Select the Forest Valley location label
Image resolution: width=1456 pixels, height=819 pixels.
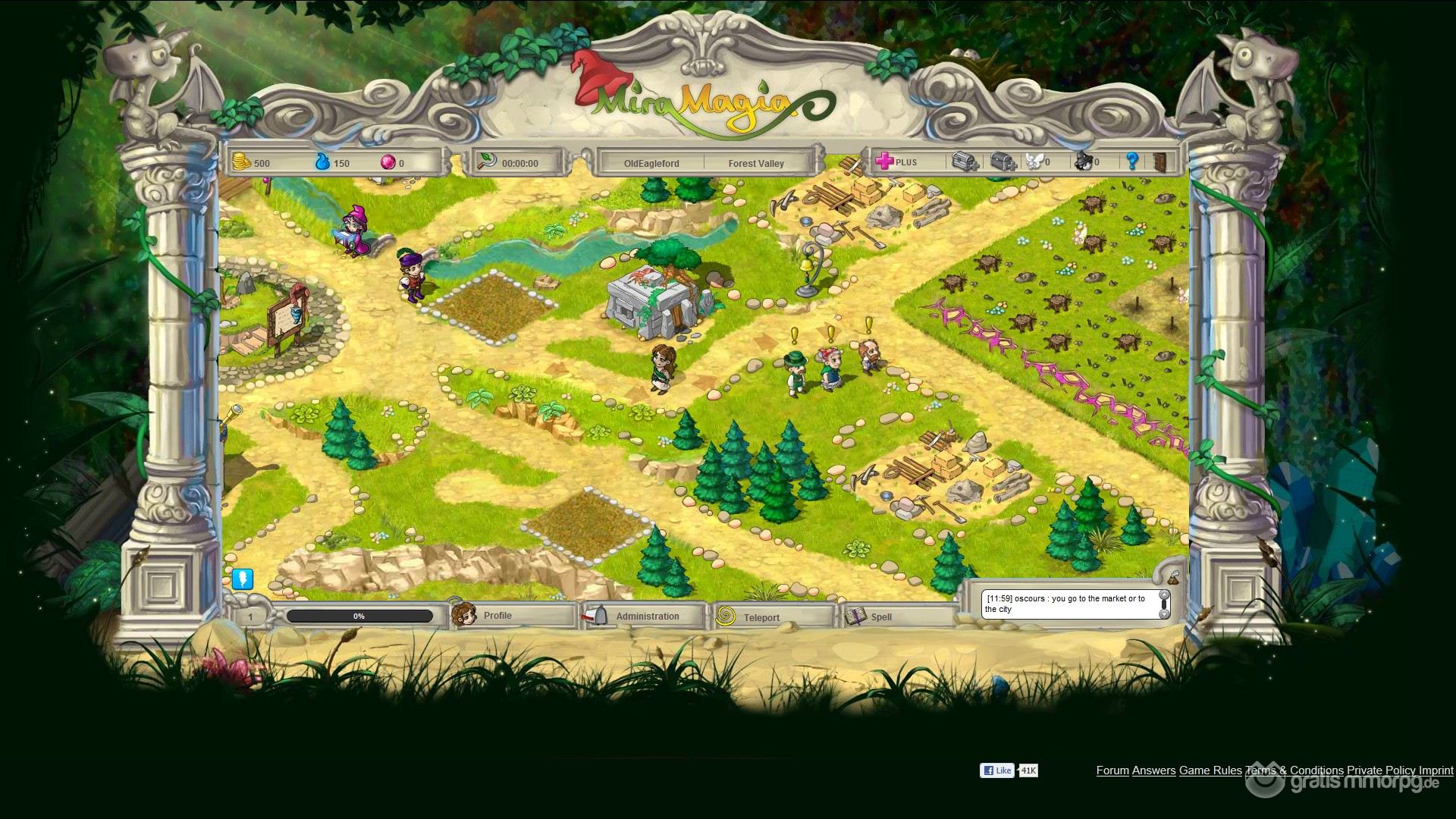[x=756, y=163]
